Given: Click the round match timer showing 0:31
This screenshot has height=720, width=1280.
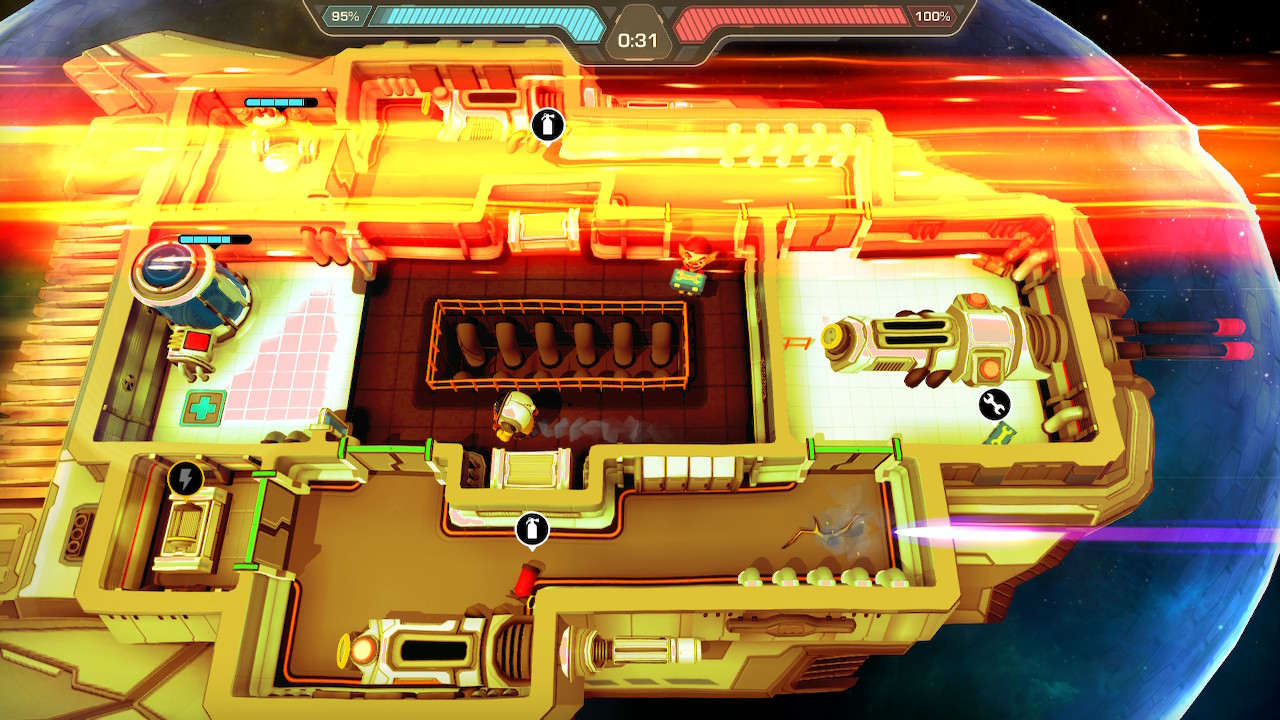Looking at the screenshot, I should [x=640, y=41].
